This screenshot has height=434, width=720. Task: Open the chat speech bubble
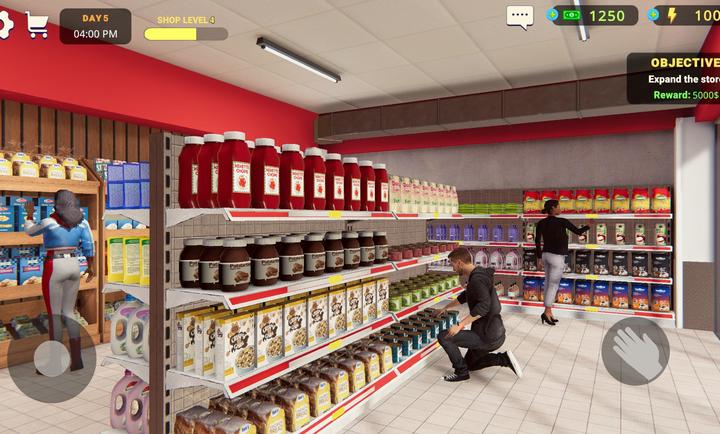[520, 16]
